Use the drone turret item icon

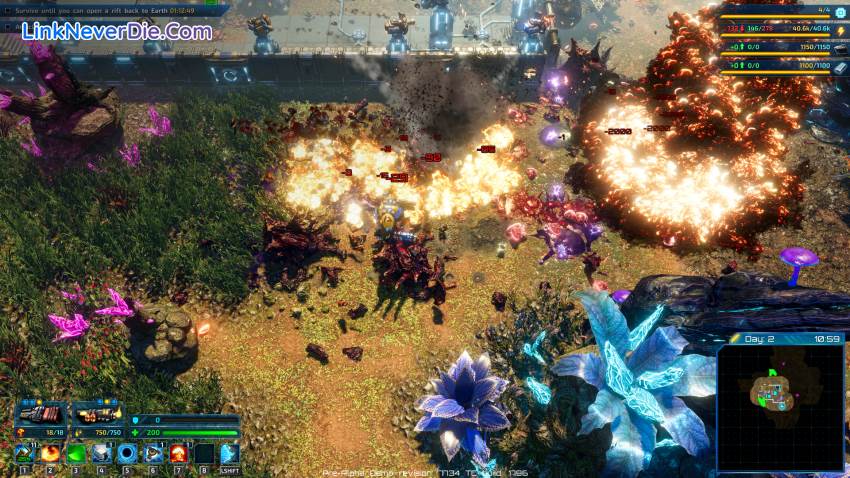pyautogui.click(x=152, y=454)
